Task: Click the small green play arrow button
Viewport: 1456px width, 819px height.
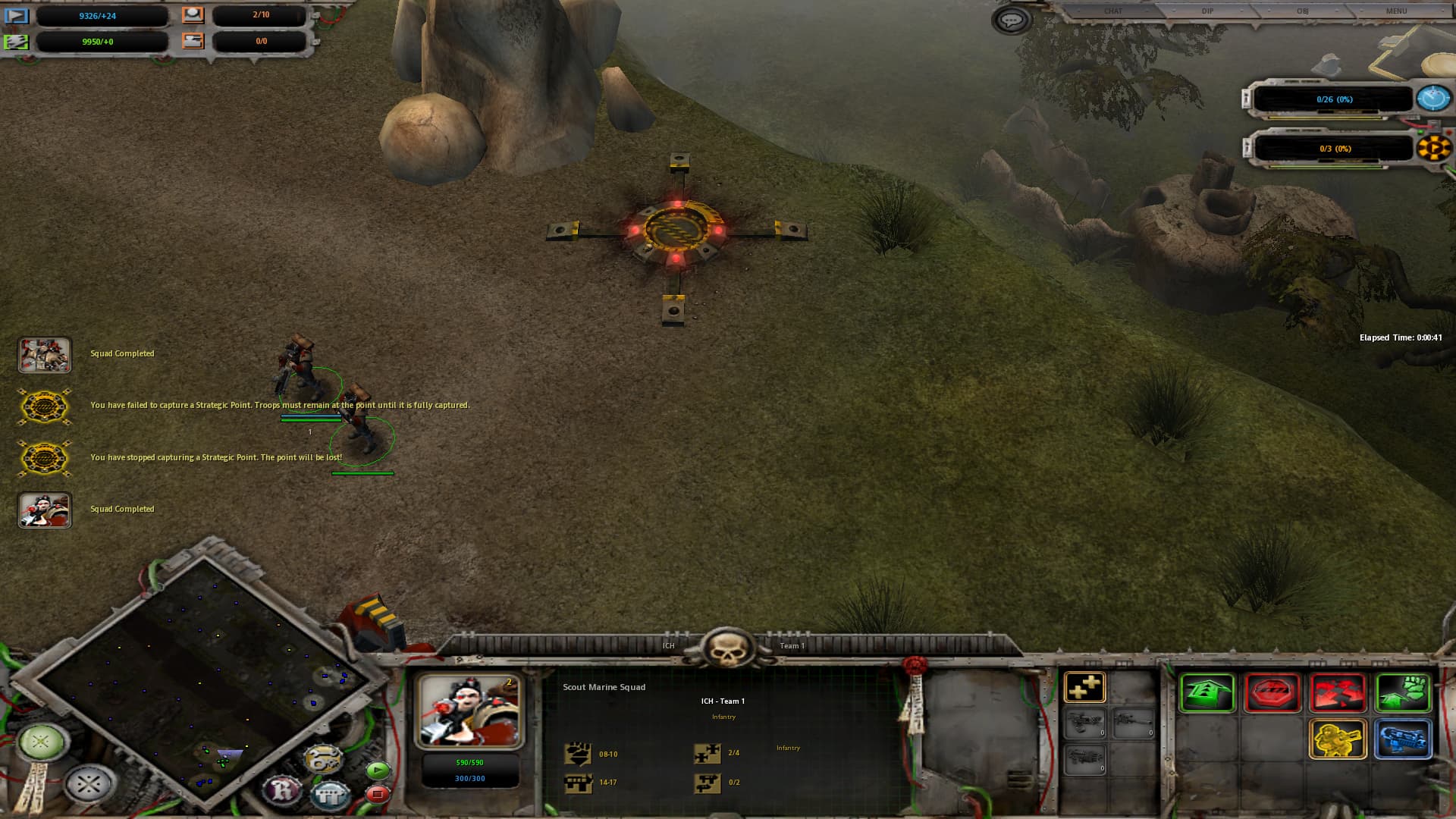Action: coord(377,771)
